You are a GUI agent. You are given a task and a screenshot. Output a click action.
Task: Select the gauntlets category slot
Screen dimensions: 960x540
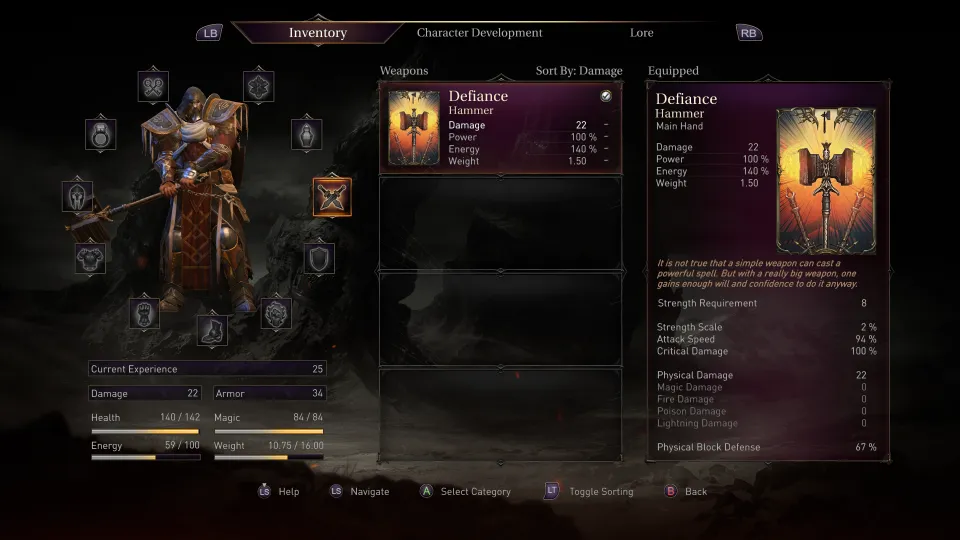pyautogui.click(x=144, y=312)
